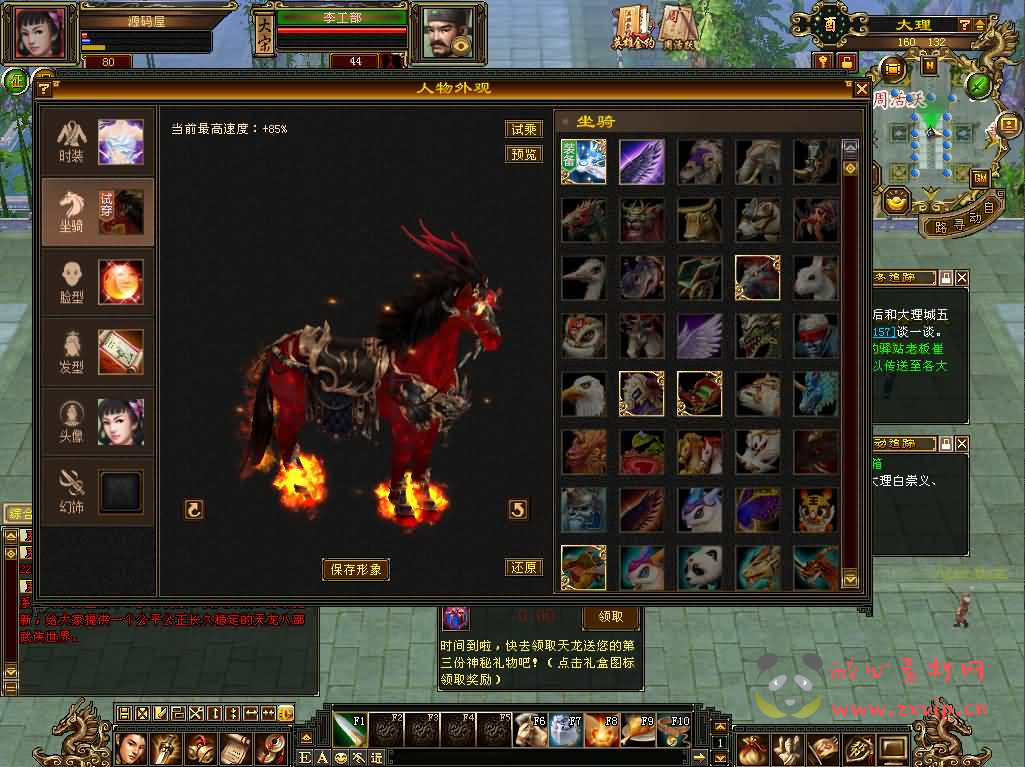Select the equipped 装备 mount icon
The image size is (1025, 767).
[583, 161]
